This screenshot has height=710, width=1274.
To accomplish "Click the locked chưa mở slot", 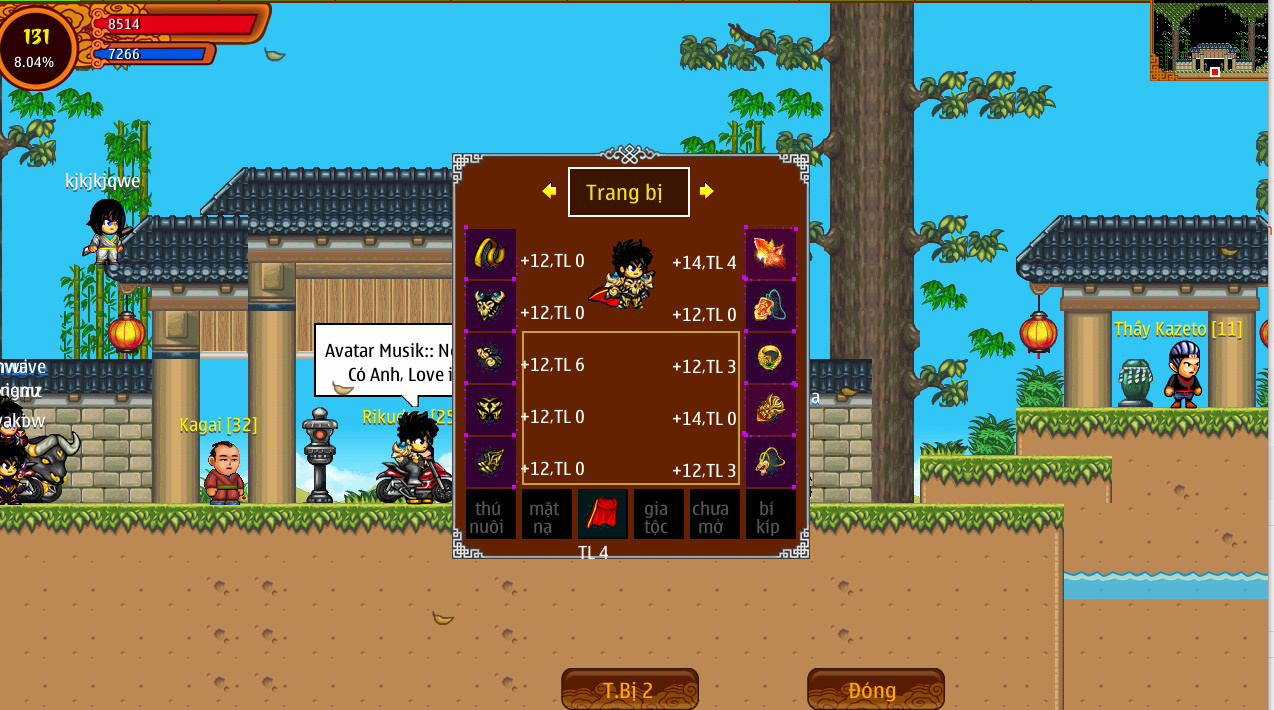I will [x=714, y=514].
